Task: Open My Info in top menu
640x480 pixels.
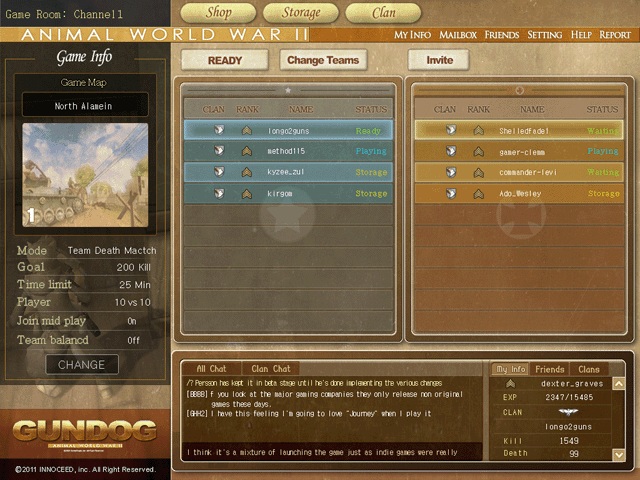Action: (x=413, y=35)
